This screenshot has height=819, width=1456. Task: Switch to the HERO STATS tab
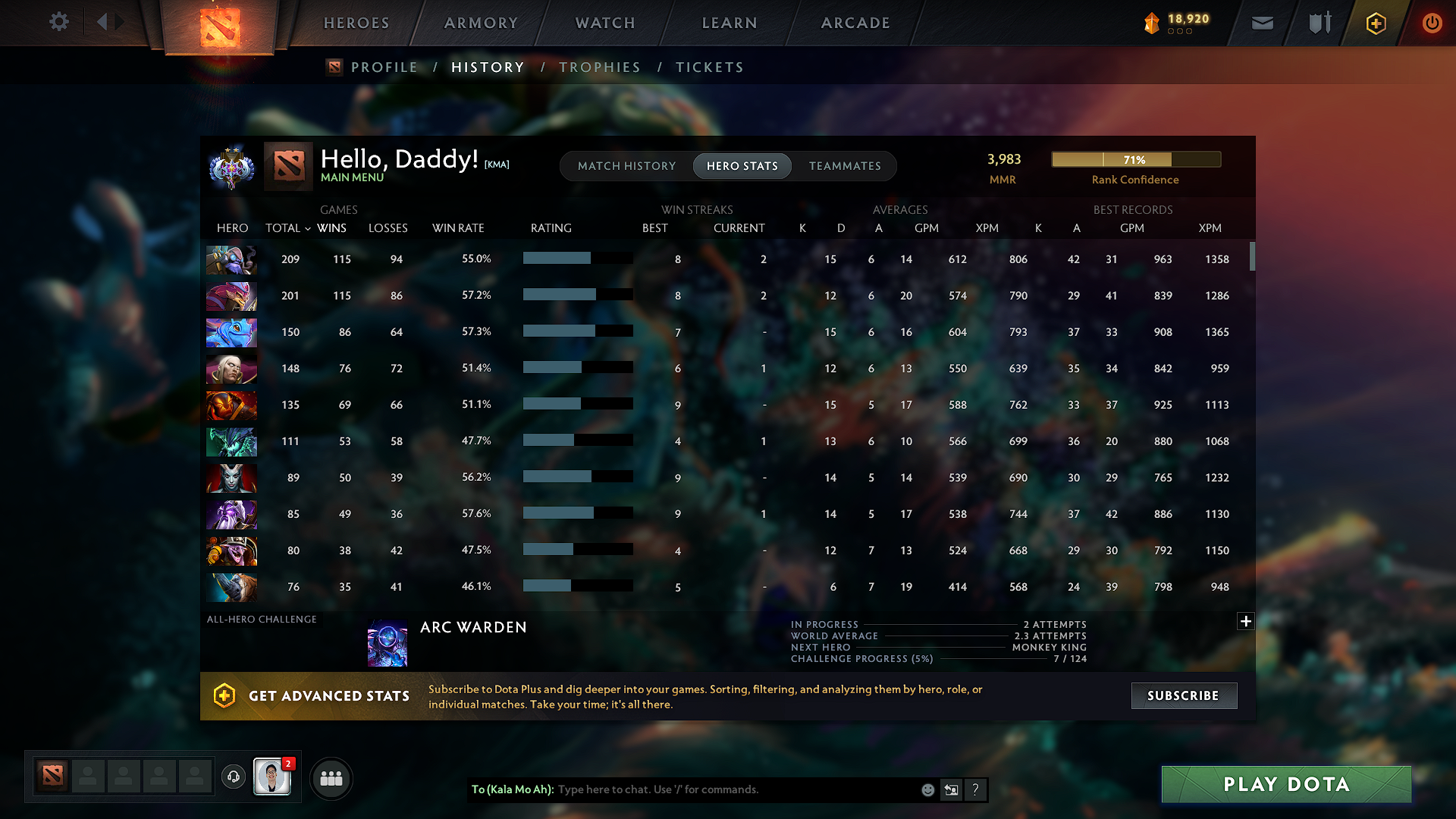742,165
